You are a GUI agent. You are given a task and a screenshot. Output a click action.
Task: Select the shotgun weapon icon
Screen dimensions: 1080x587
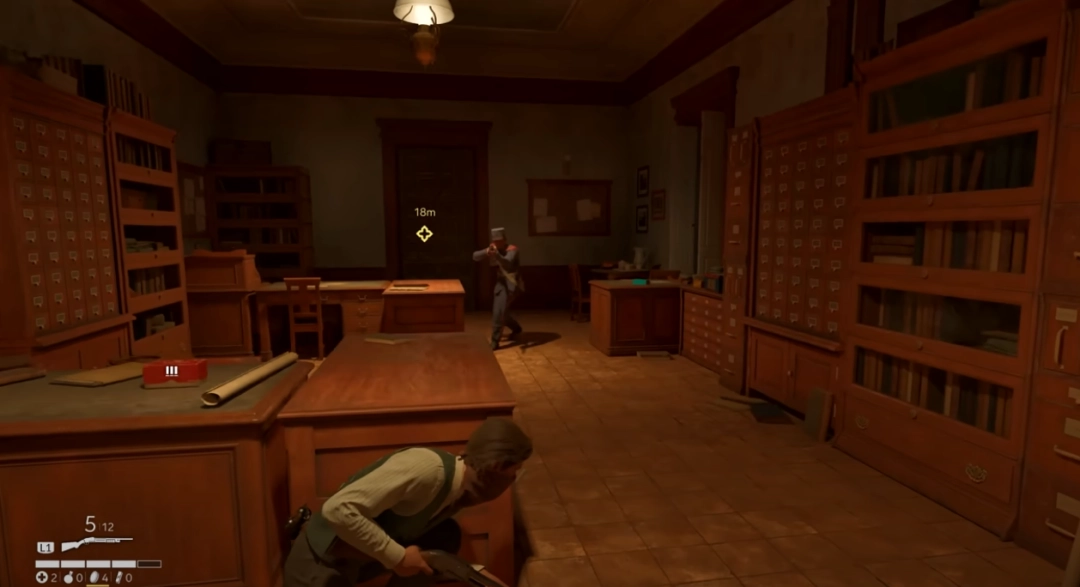(x=97, y=545)
